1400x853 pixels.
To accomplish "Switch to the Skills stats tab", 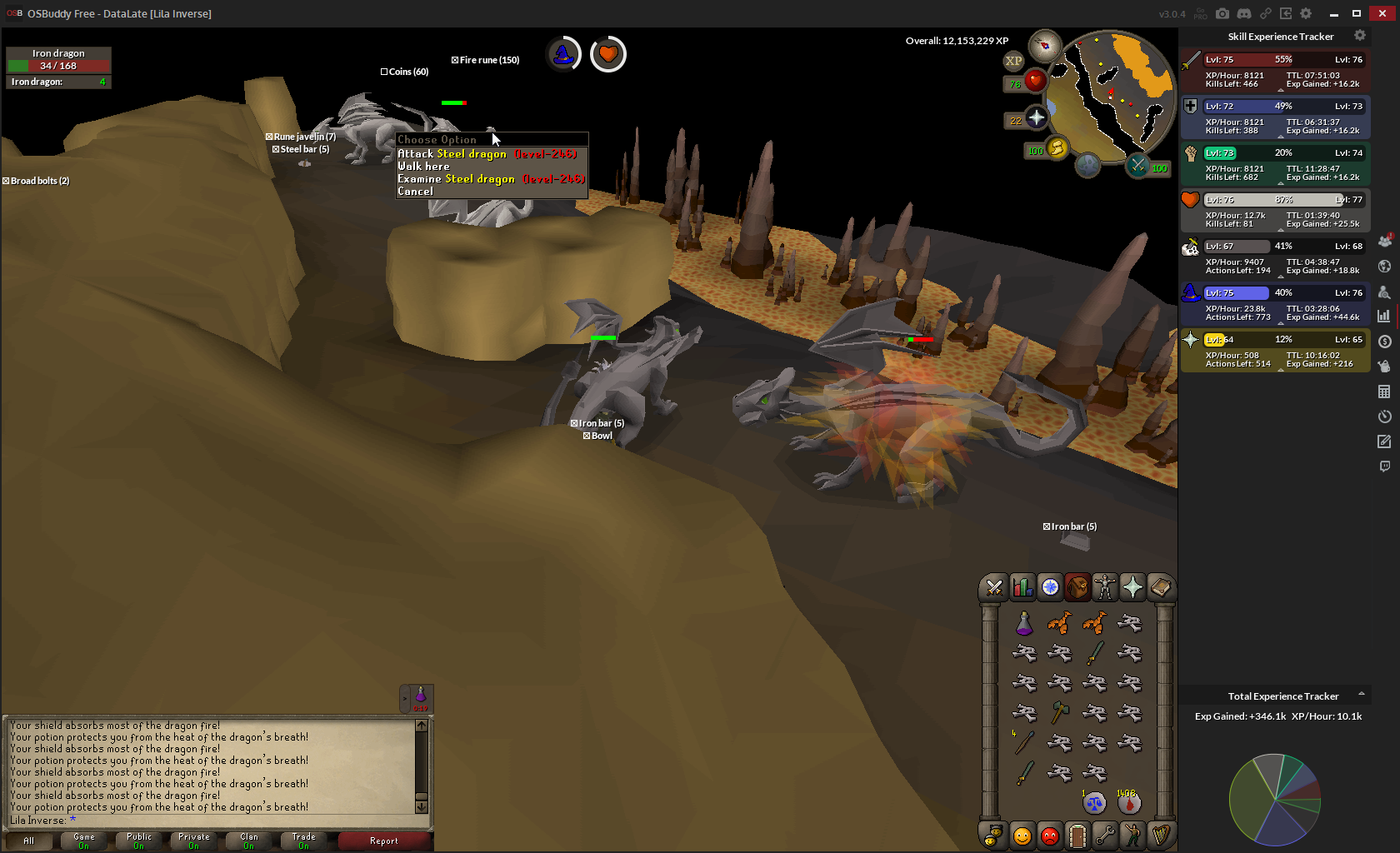I will (x=1022, y=588).
